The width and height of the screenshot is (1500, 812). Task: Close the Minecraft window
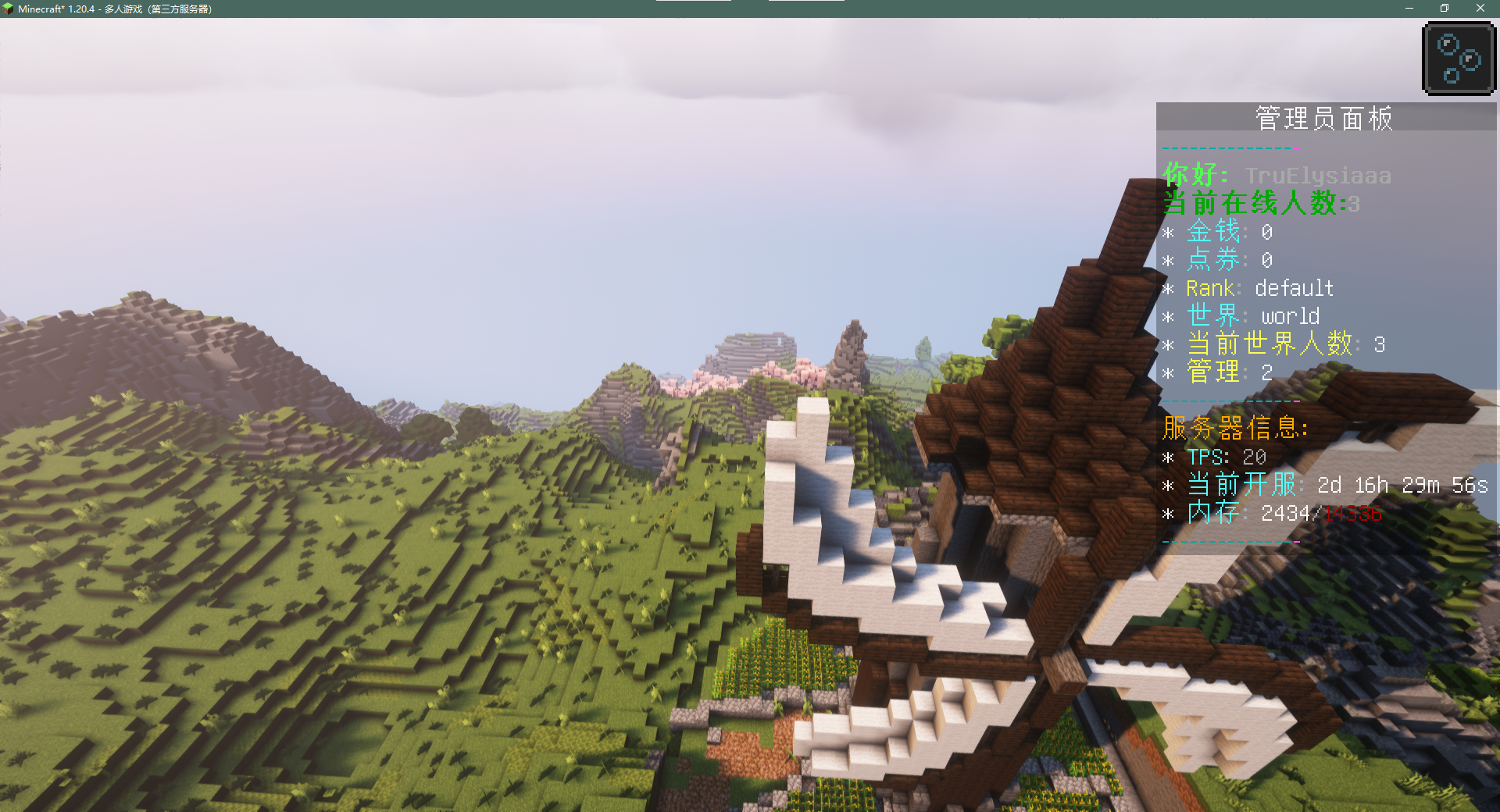1480,9
